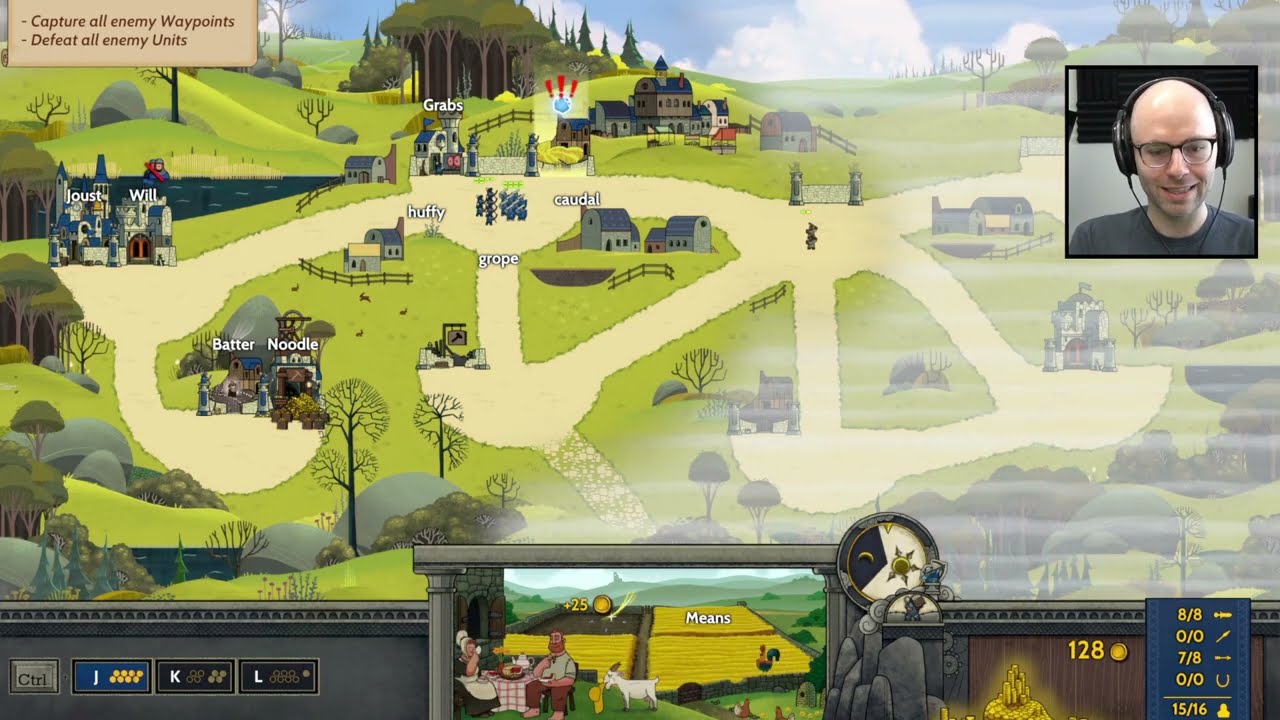This screenshot has height=720, width=1280.
Task: Choose the Joust castle label
Action: (83, 196)
